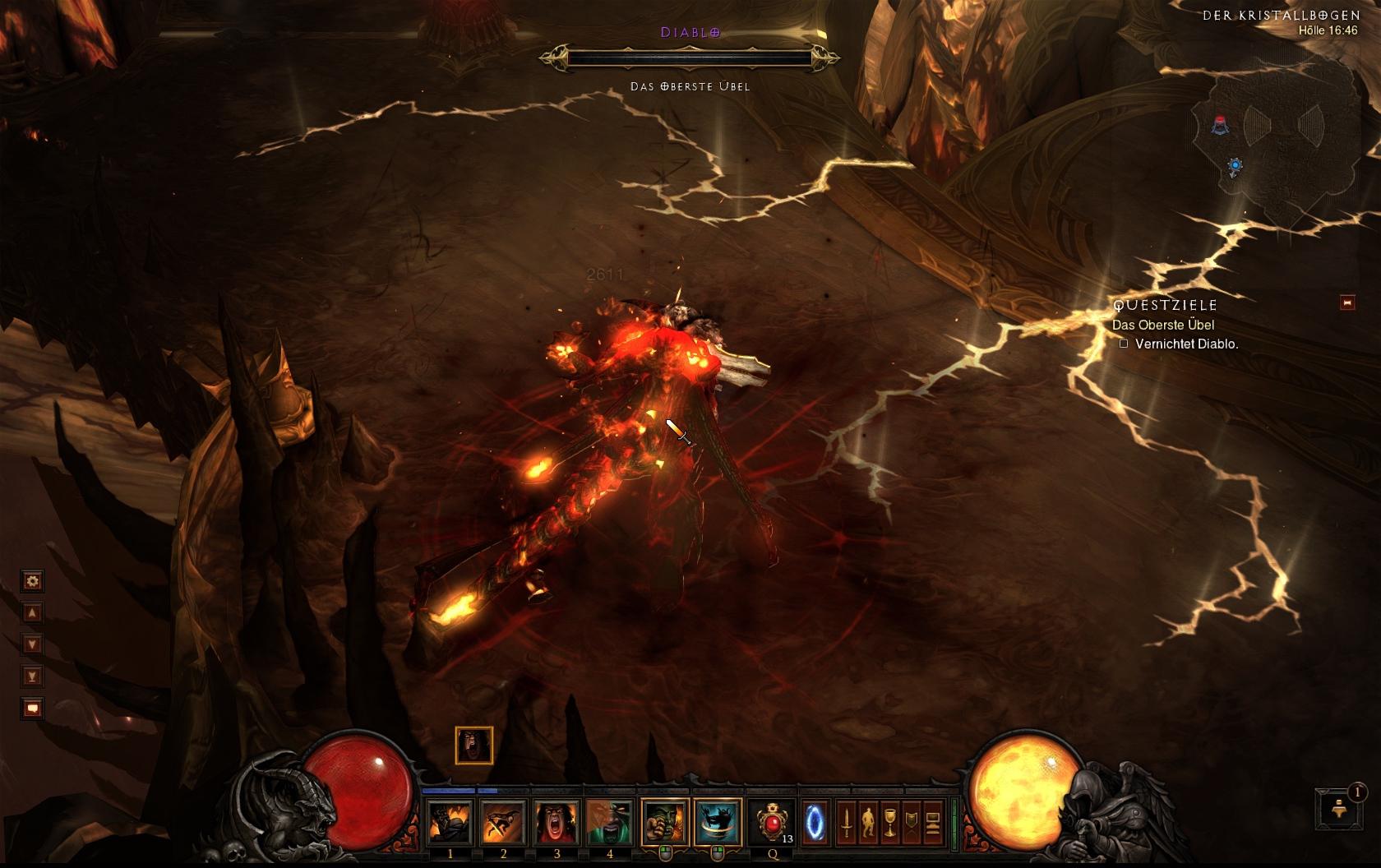Screen dimensions: 1381x868
Task: Open the game menu computer icon
Action: click(x=932, y=821)
